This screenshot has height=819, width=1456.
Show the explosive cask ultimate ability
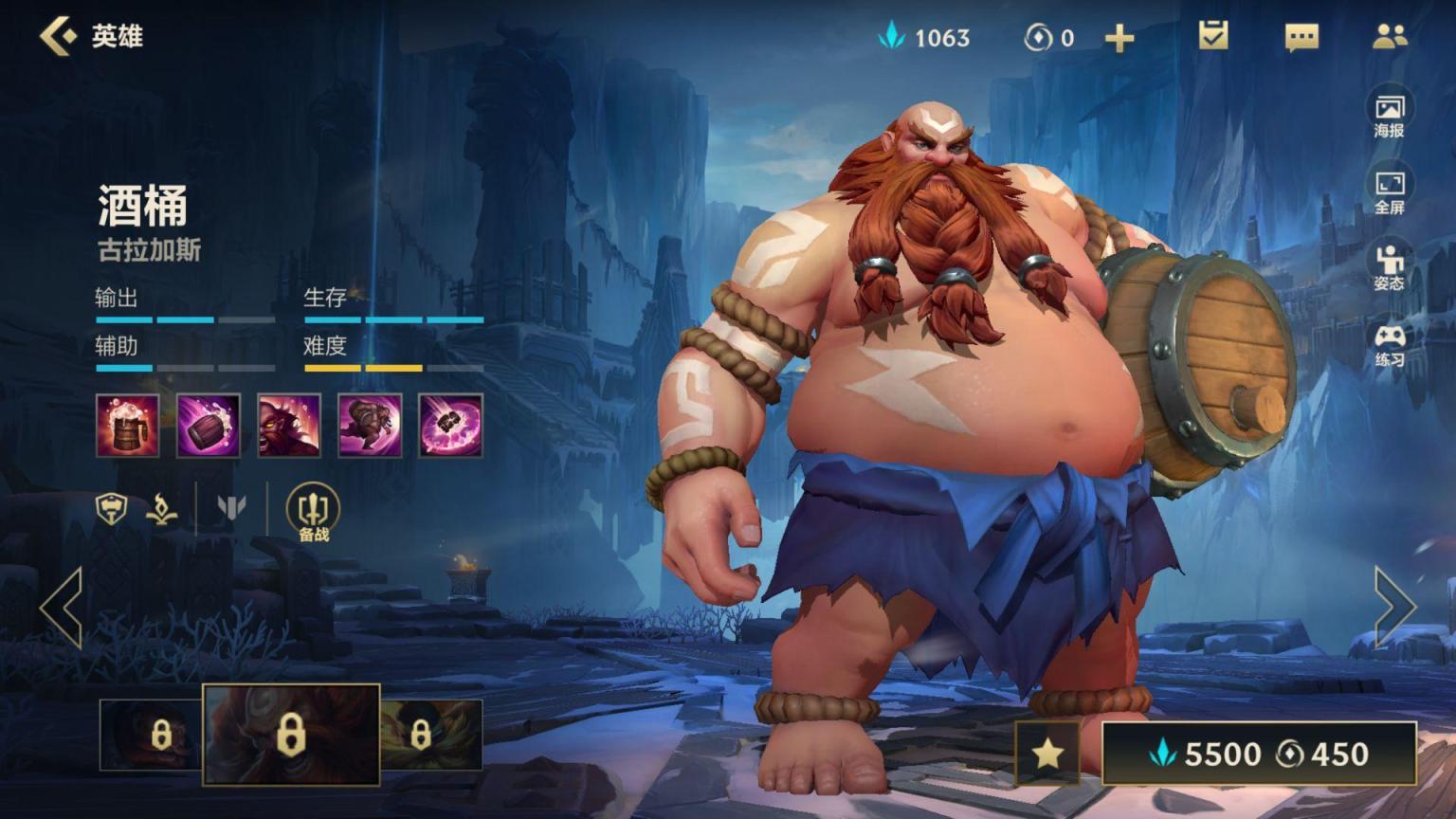(x=450, y=426)
